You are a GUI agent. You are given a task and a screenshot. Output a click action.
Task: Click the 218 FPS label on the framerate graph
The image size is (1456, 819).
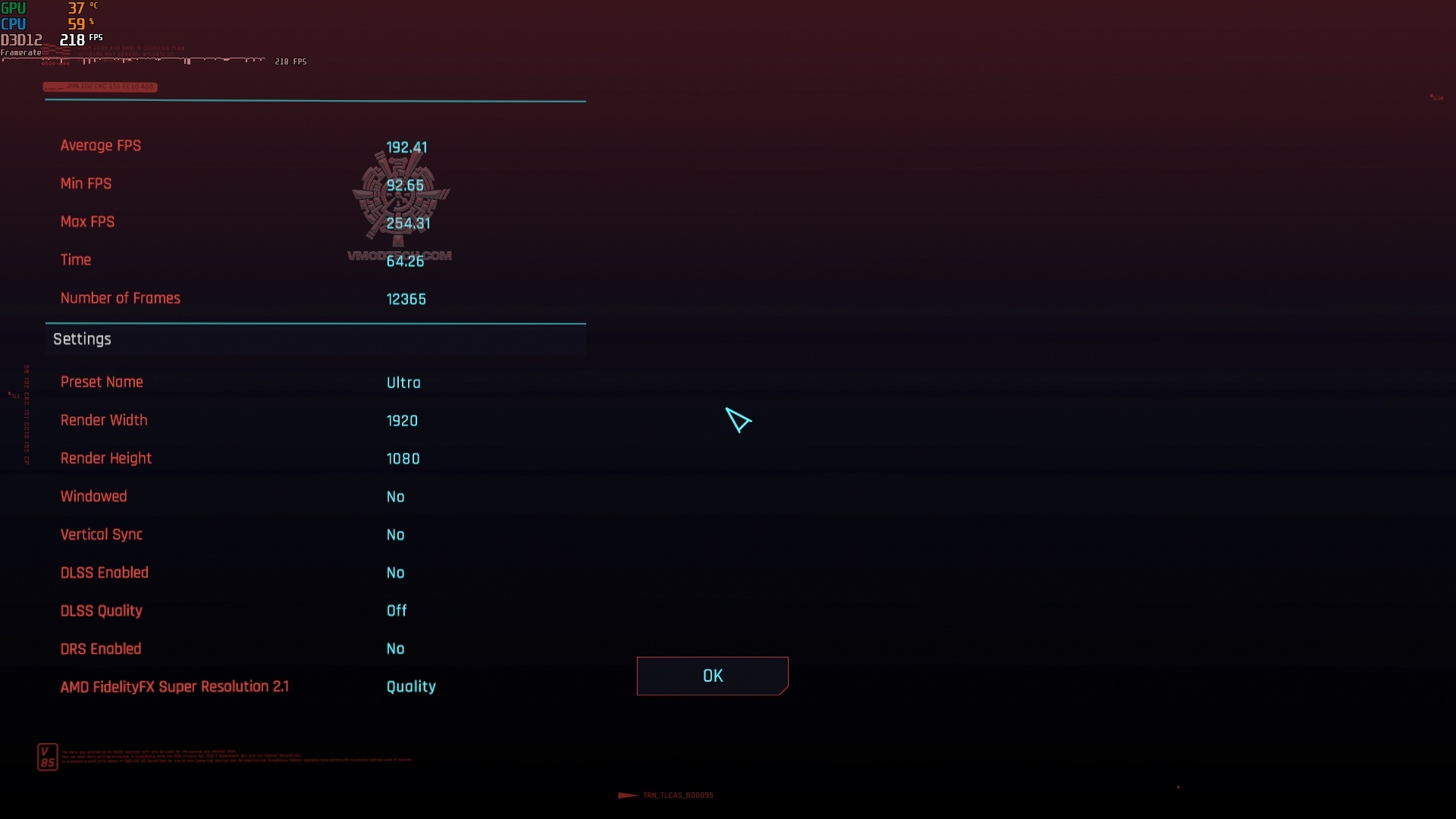coord(290,61)
